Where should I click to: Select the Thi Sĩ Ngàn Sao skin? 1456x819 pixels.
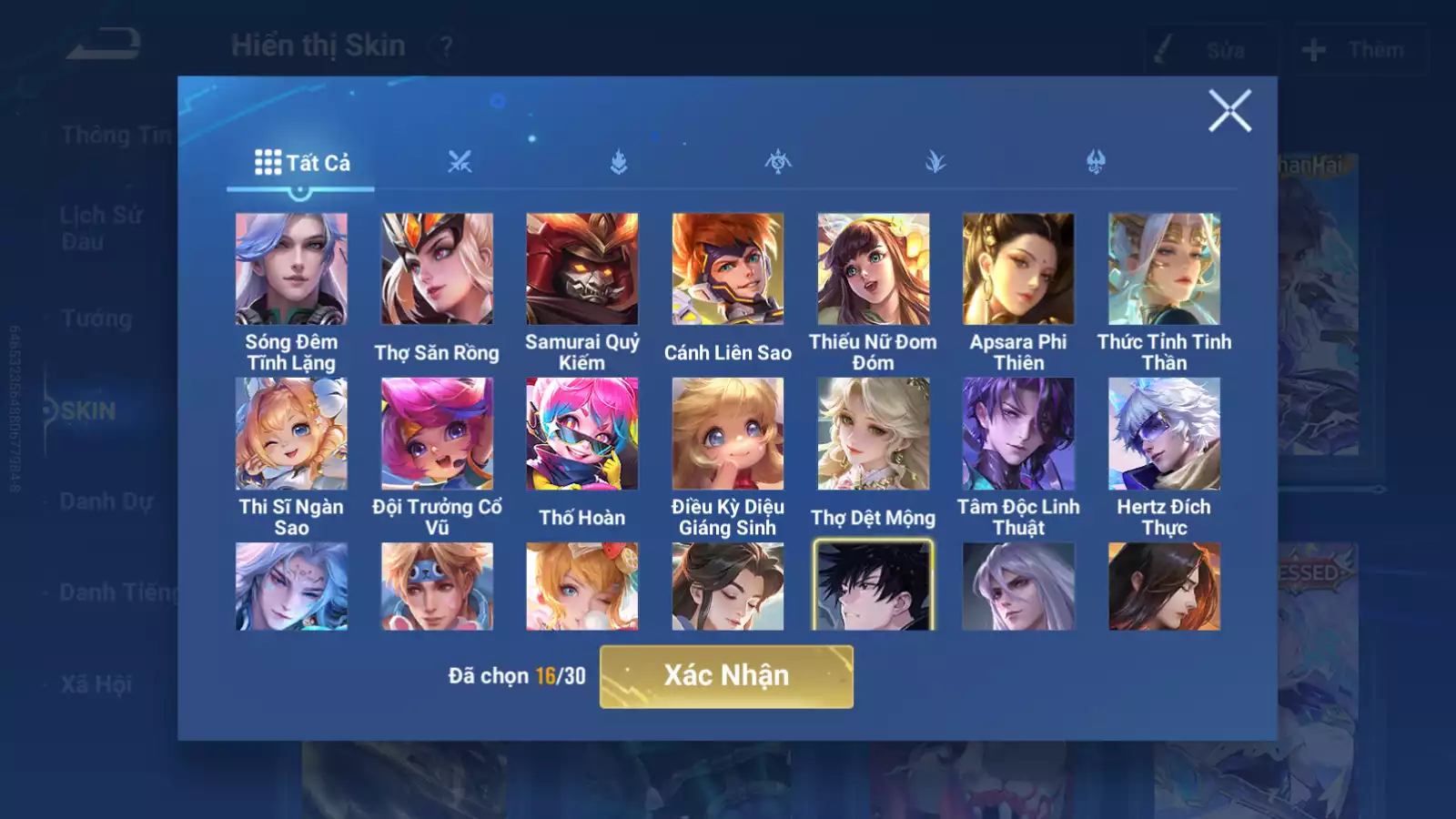point(291,434)
